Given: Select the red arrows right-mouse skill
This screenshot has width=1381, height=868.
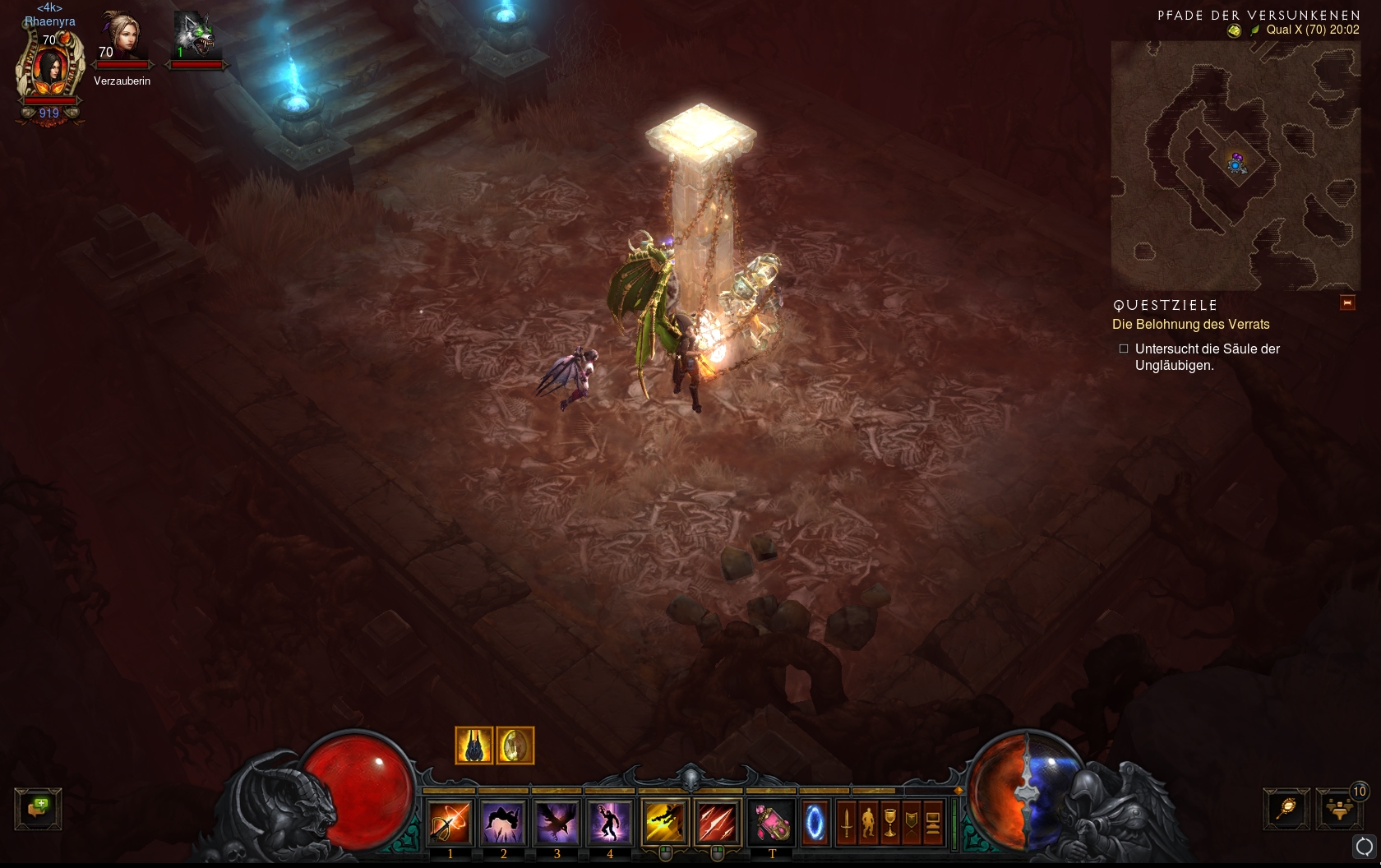Looking at the screenshot, I should 718,821.
